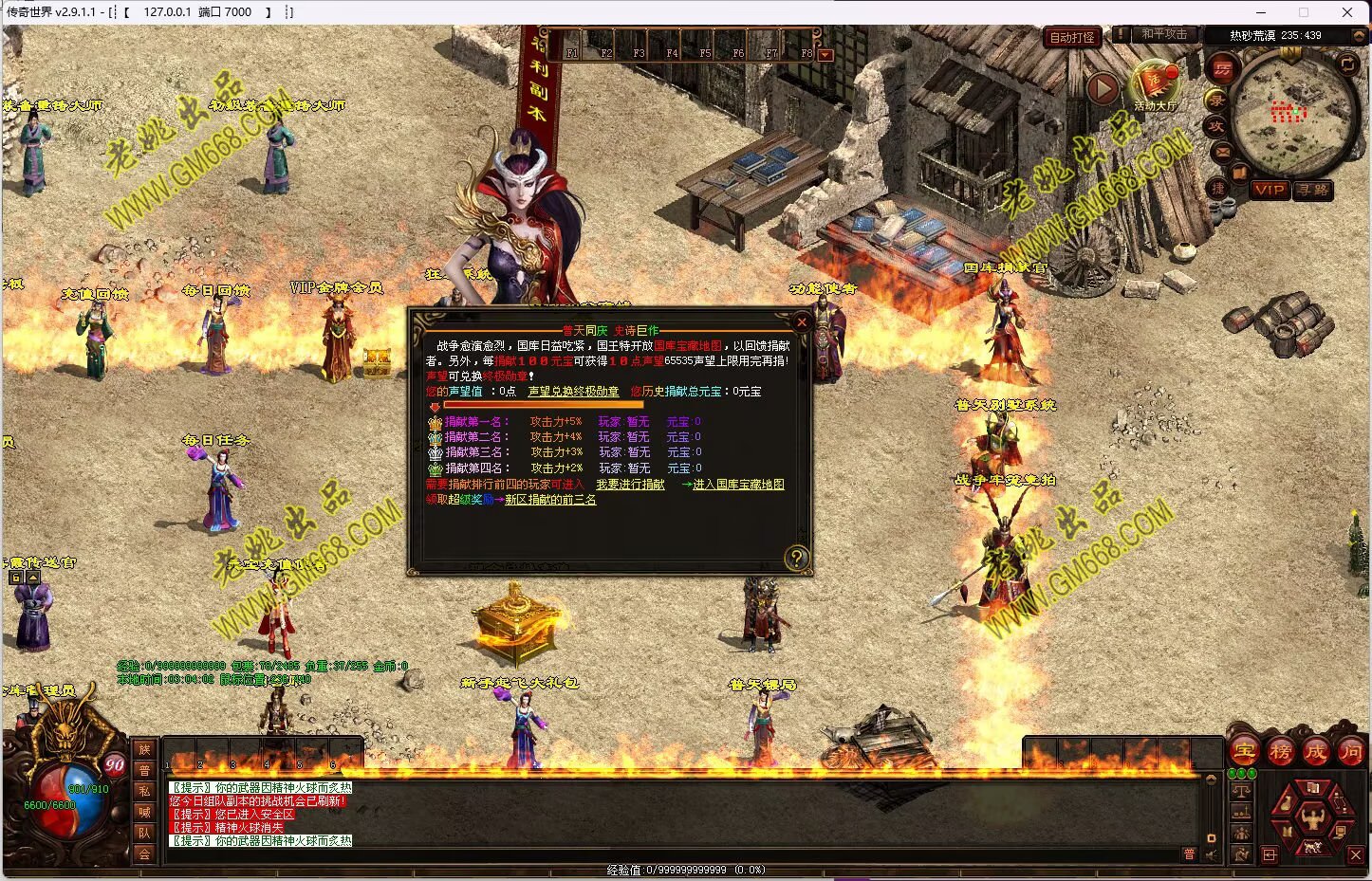Image resolution: width=1372 pixels, height=881 pixels.
Task: Choose 我要进行捐献 to donate
Action: pos(630,485)
